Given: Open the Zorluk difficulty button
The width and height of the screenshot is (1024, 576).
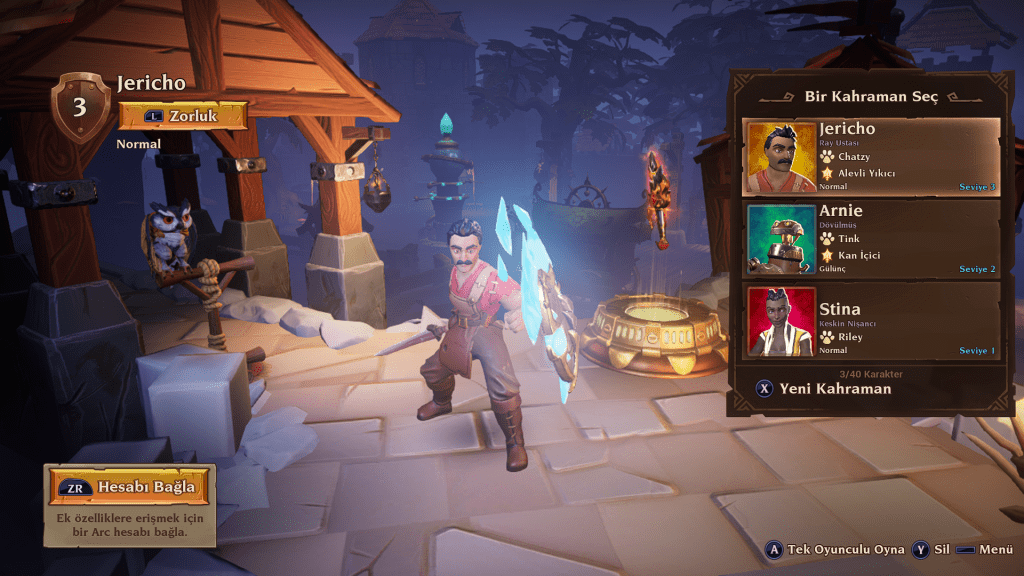Looking at the screenshot, I should (x=183, y=115).
